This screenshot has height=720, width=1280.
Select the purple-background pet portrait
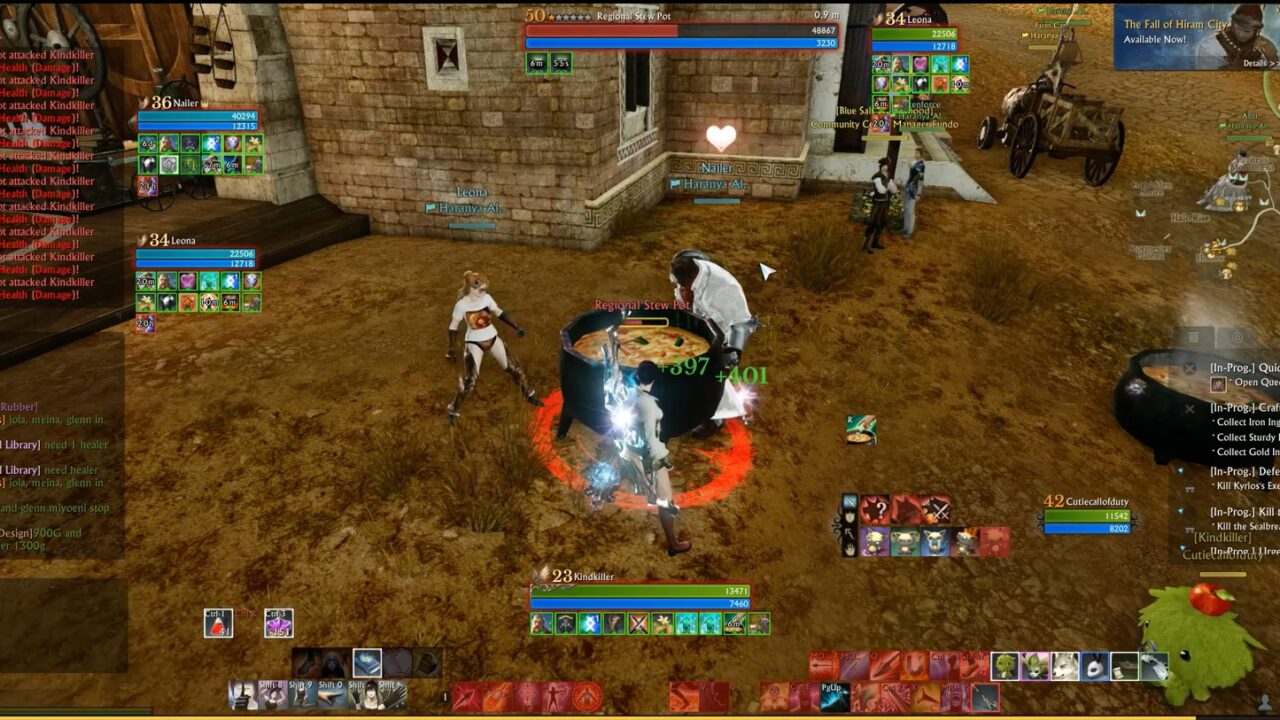coord(875,542)
